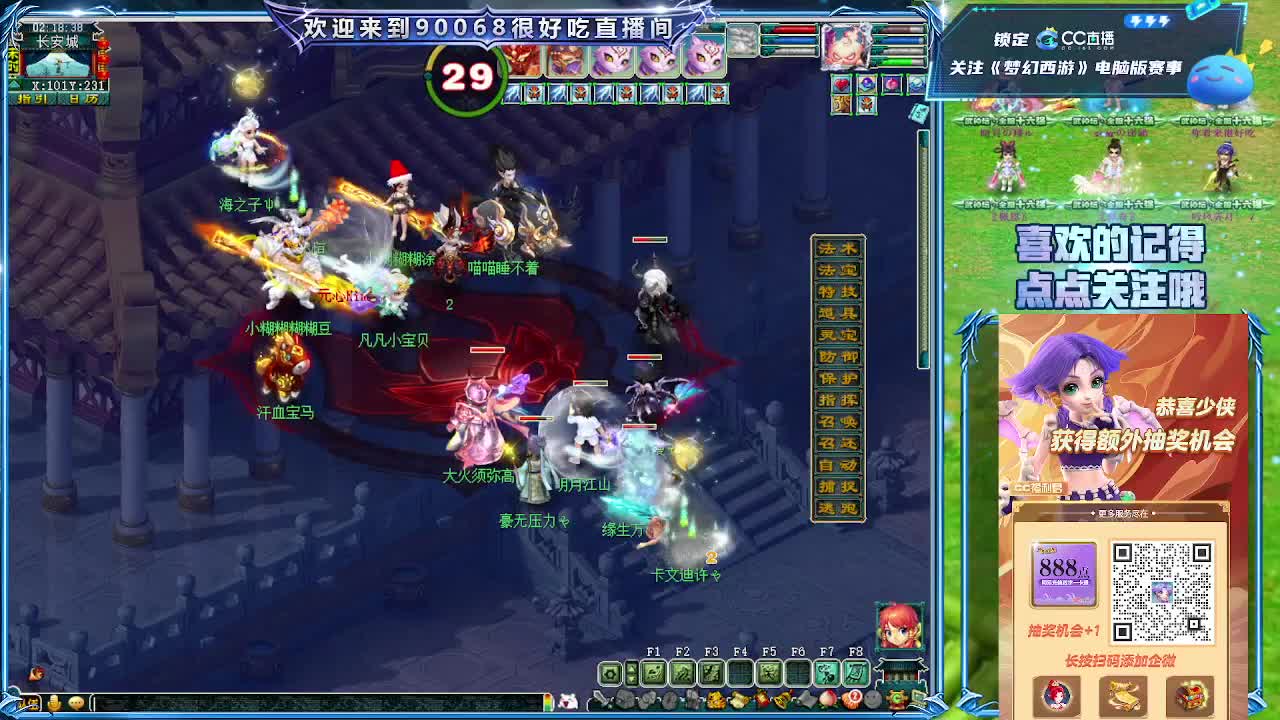Select the F1 hotkey skill
1280x720 pixels.
(x=654, y=671)
